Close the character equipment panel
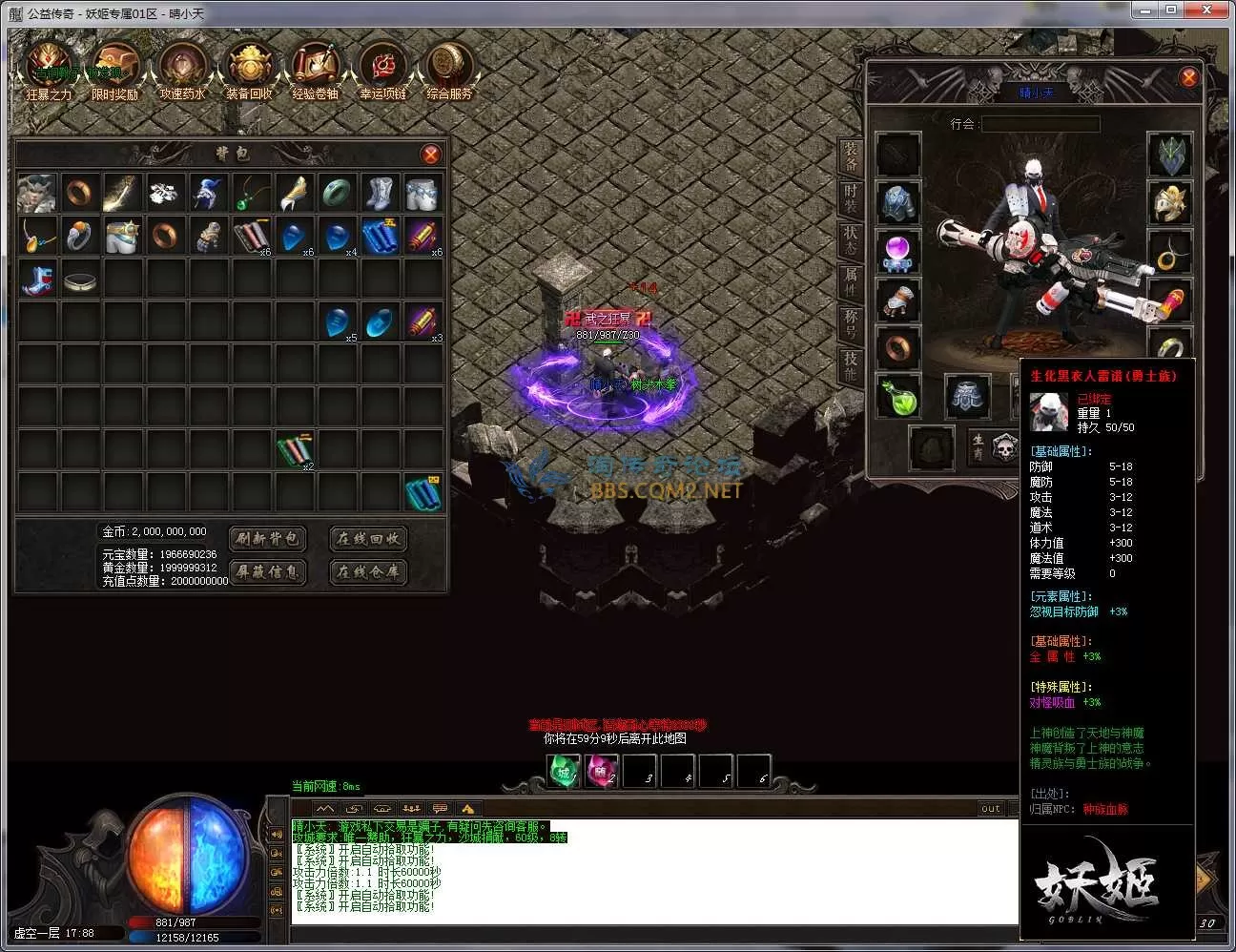The width and height of the screenshot is (1236, 952). pyautogui.click(x=1188, y=77)
